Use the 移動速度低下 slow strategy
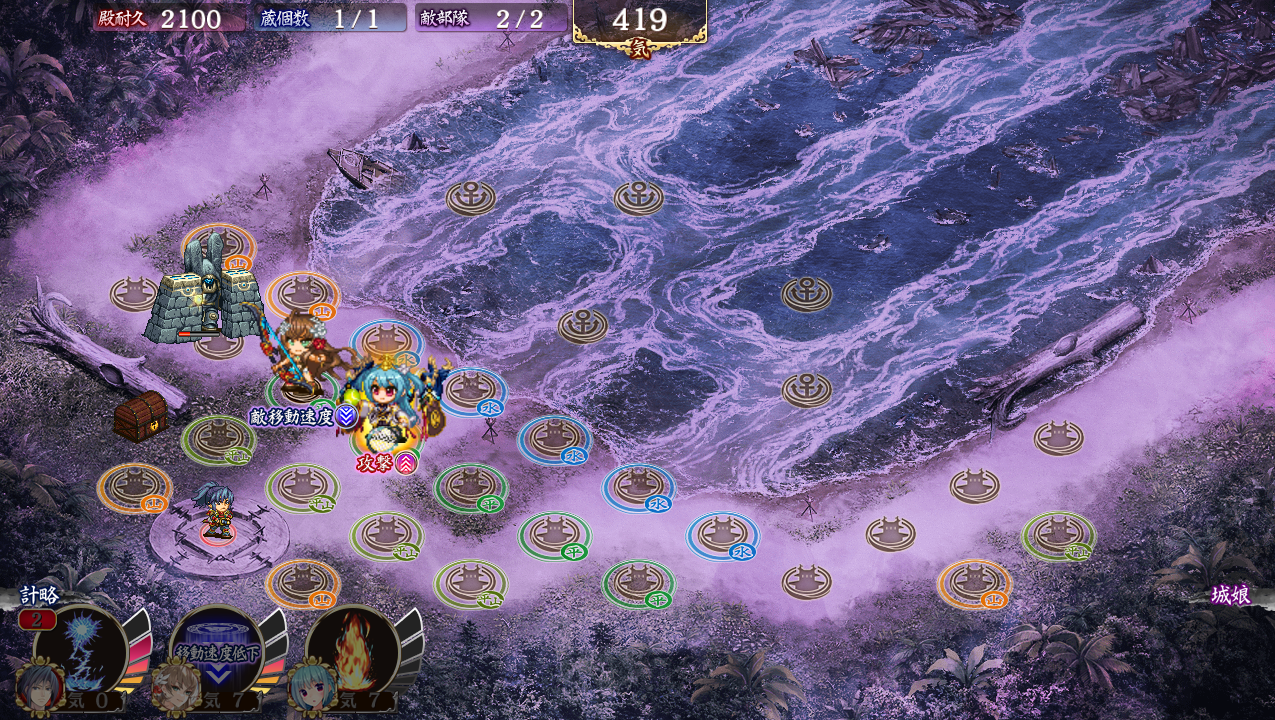1275x720 pixels. click(216, 650)
